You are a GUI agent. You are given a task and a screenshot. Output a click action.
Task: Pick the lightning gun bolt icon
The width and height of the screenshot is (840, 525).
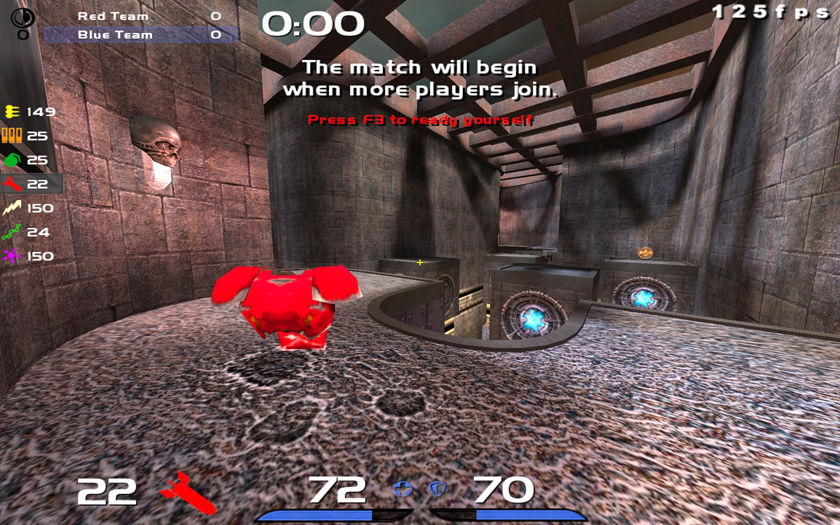pos(12,208)
